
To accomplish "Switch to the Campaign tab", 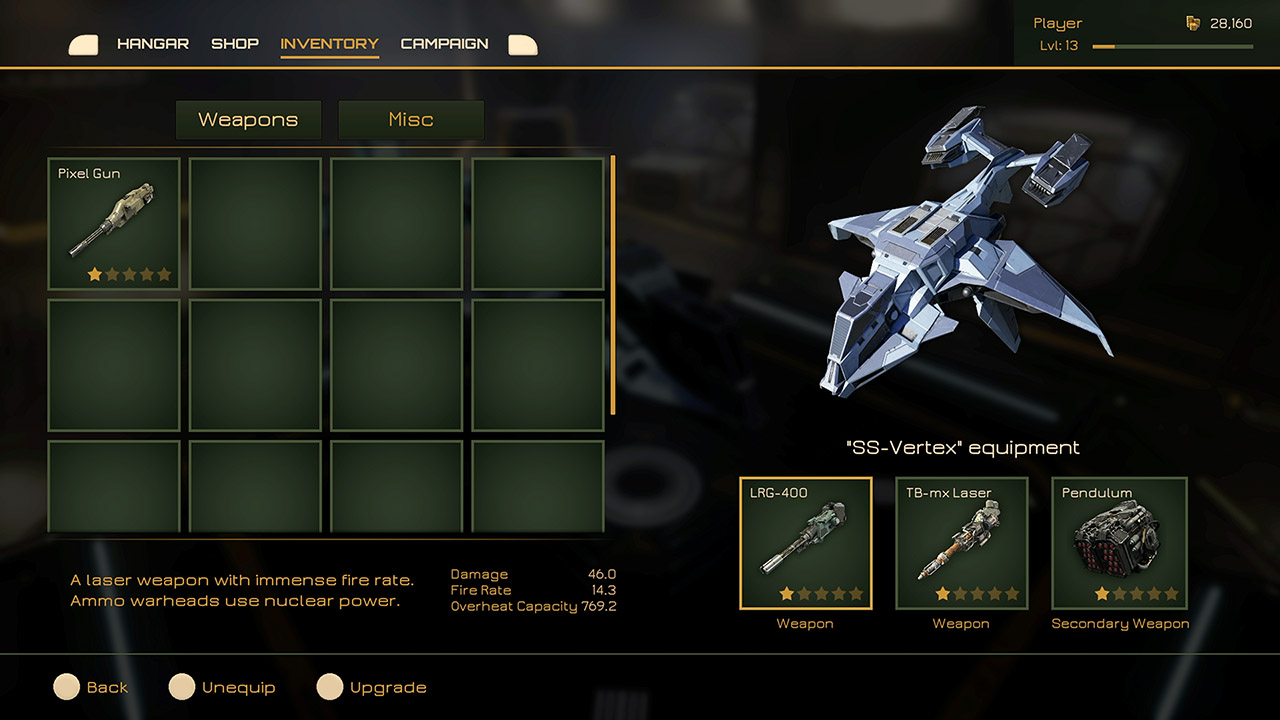I will [x=444, y=44].
